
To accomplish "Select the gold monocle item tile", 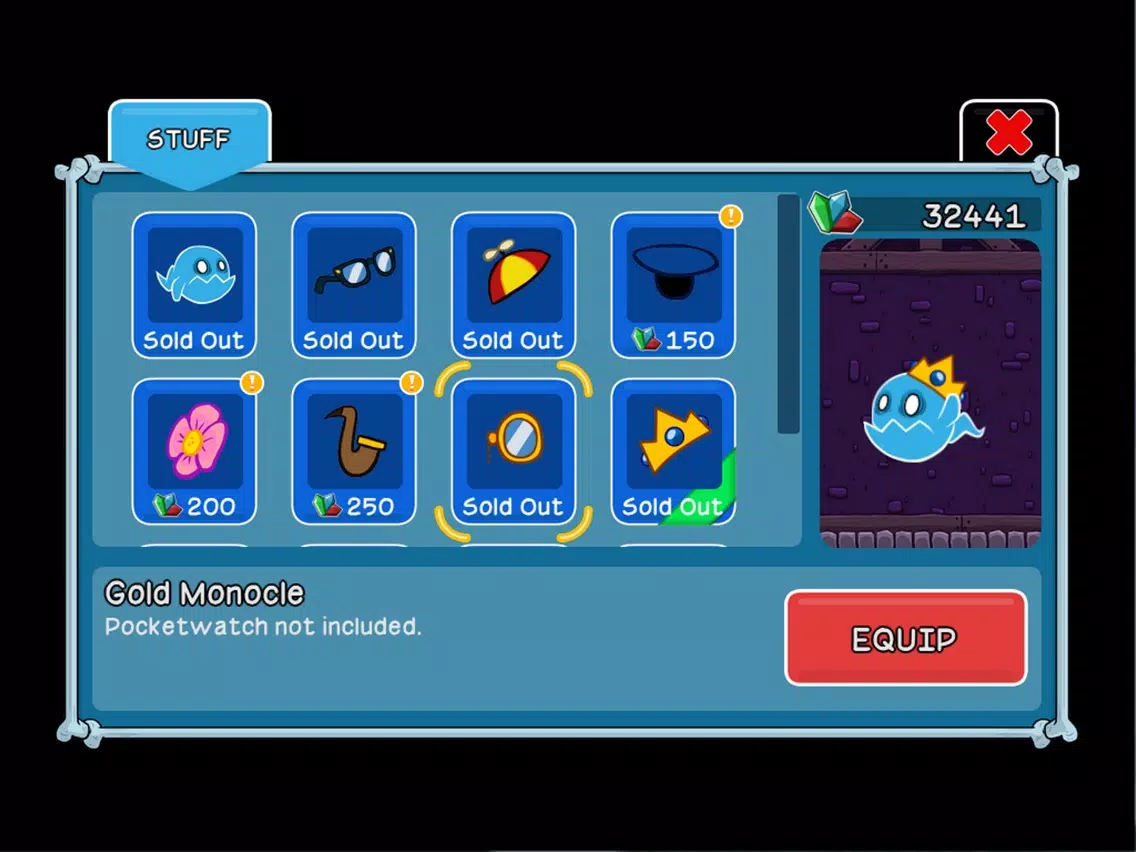I will coord(513,451).
